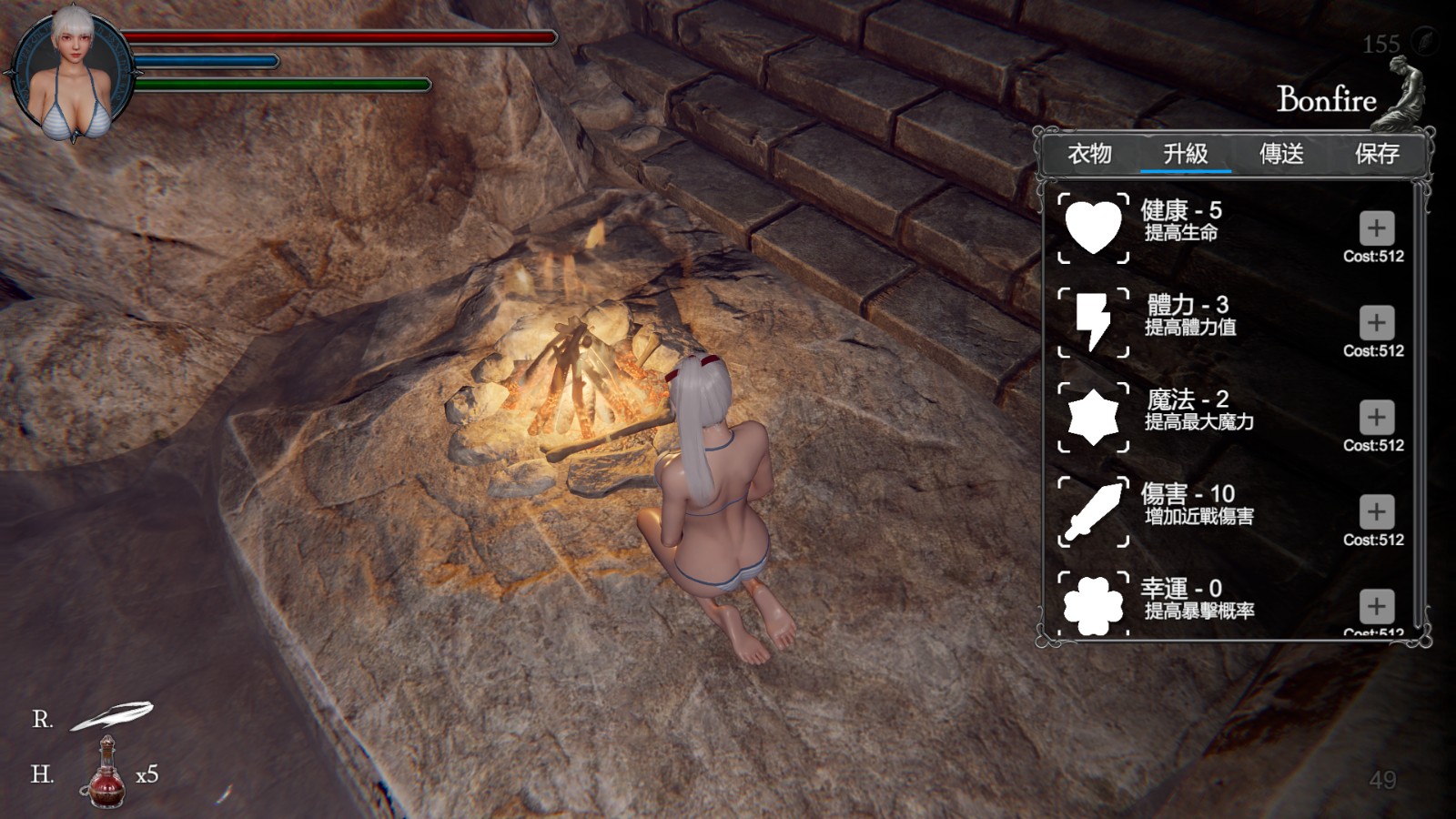Switch to the 衣物 clothing tab
This screenshot has width=1456, height=819.
click(x=1089, y=154)
